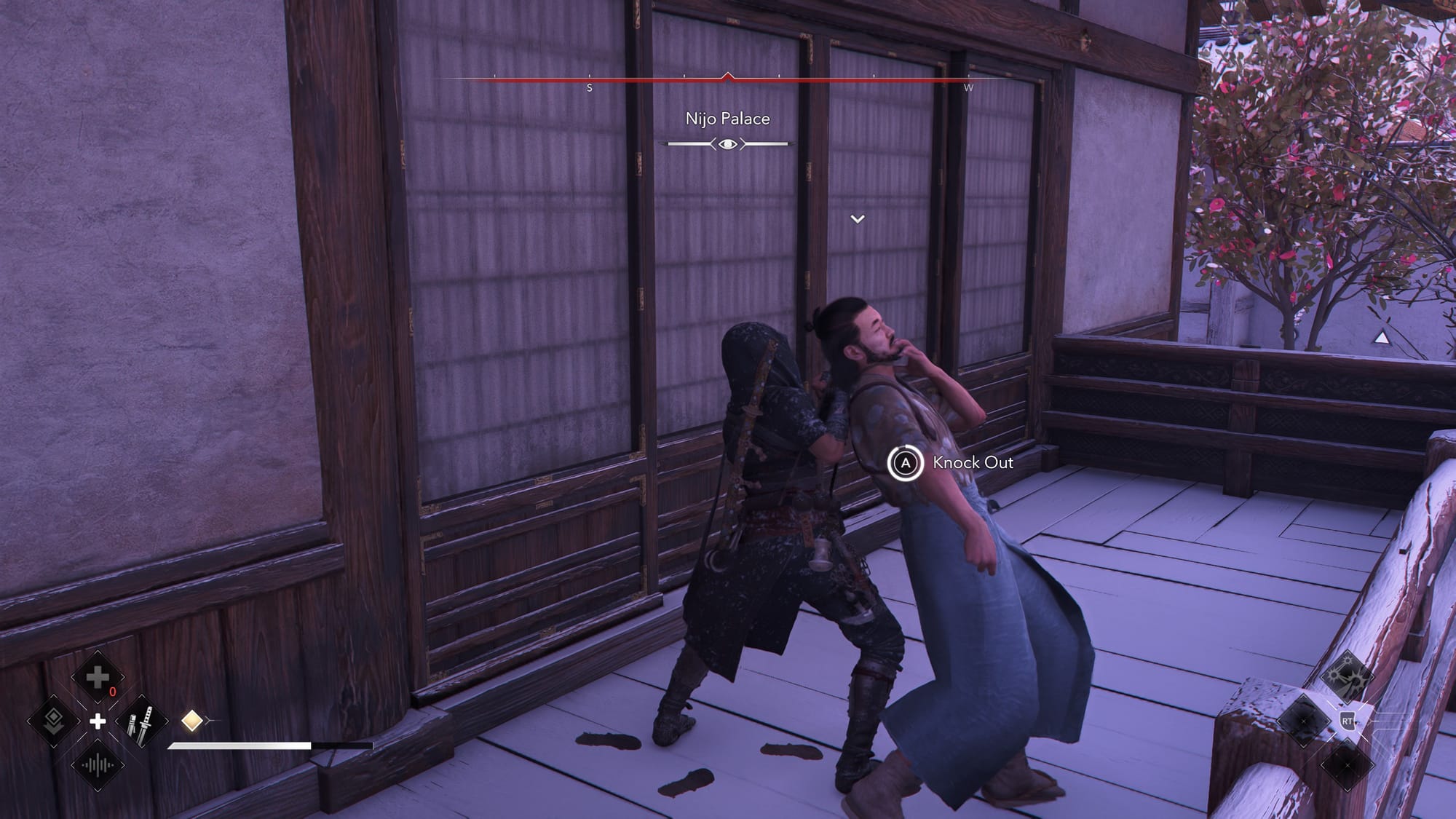The image size is (1456, 819).
Task: Click the S marker on the compass
Action: pyautogui.click(x=588, y=87)
